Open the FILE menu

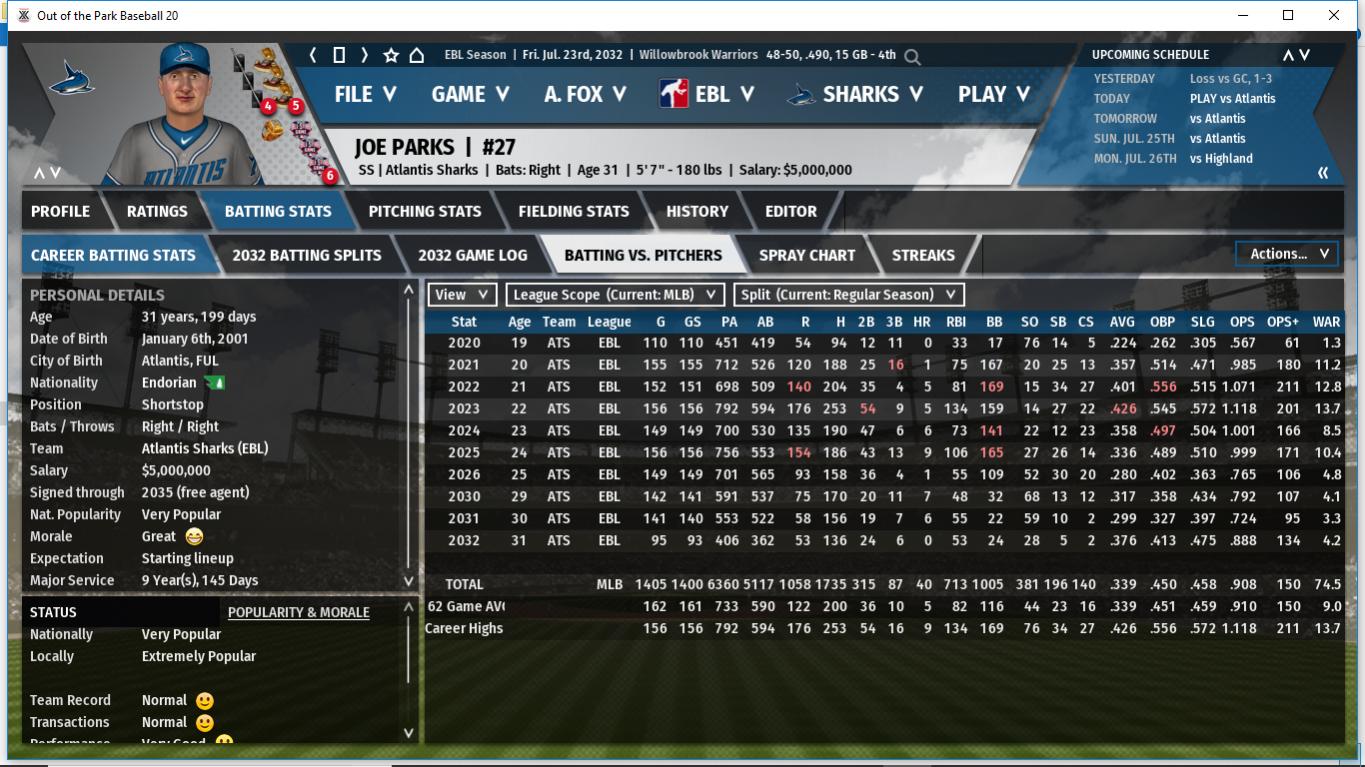[365, 94]
